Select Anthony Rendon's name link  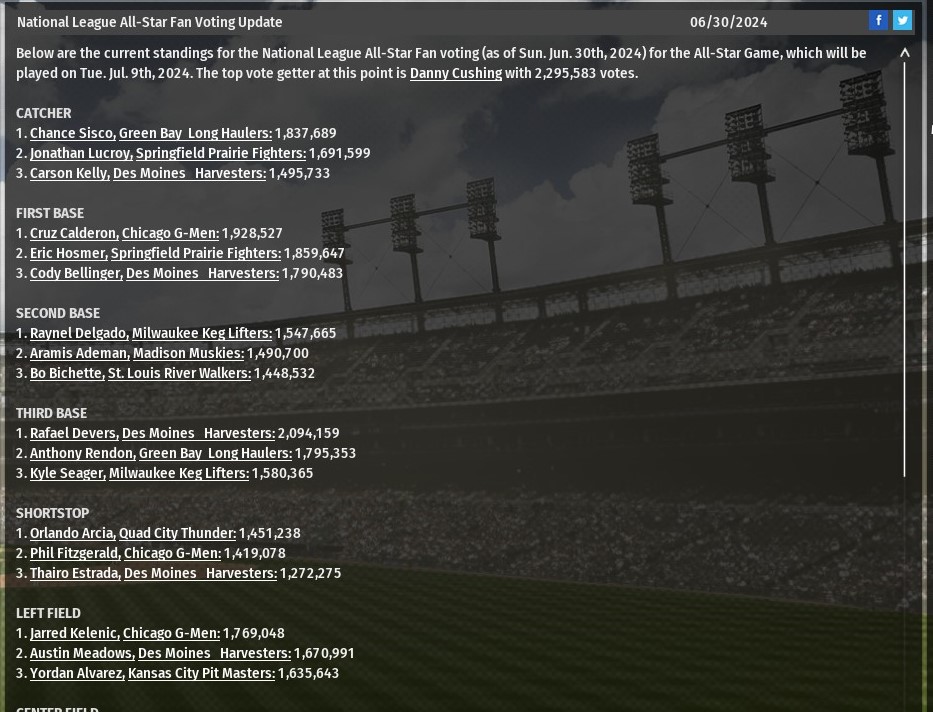tap(82, 453)
